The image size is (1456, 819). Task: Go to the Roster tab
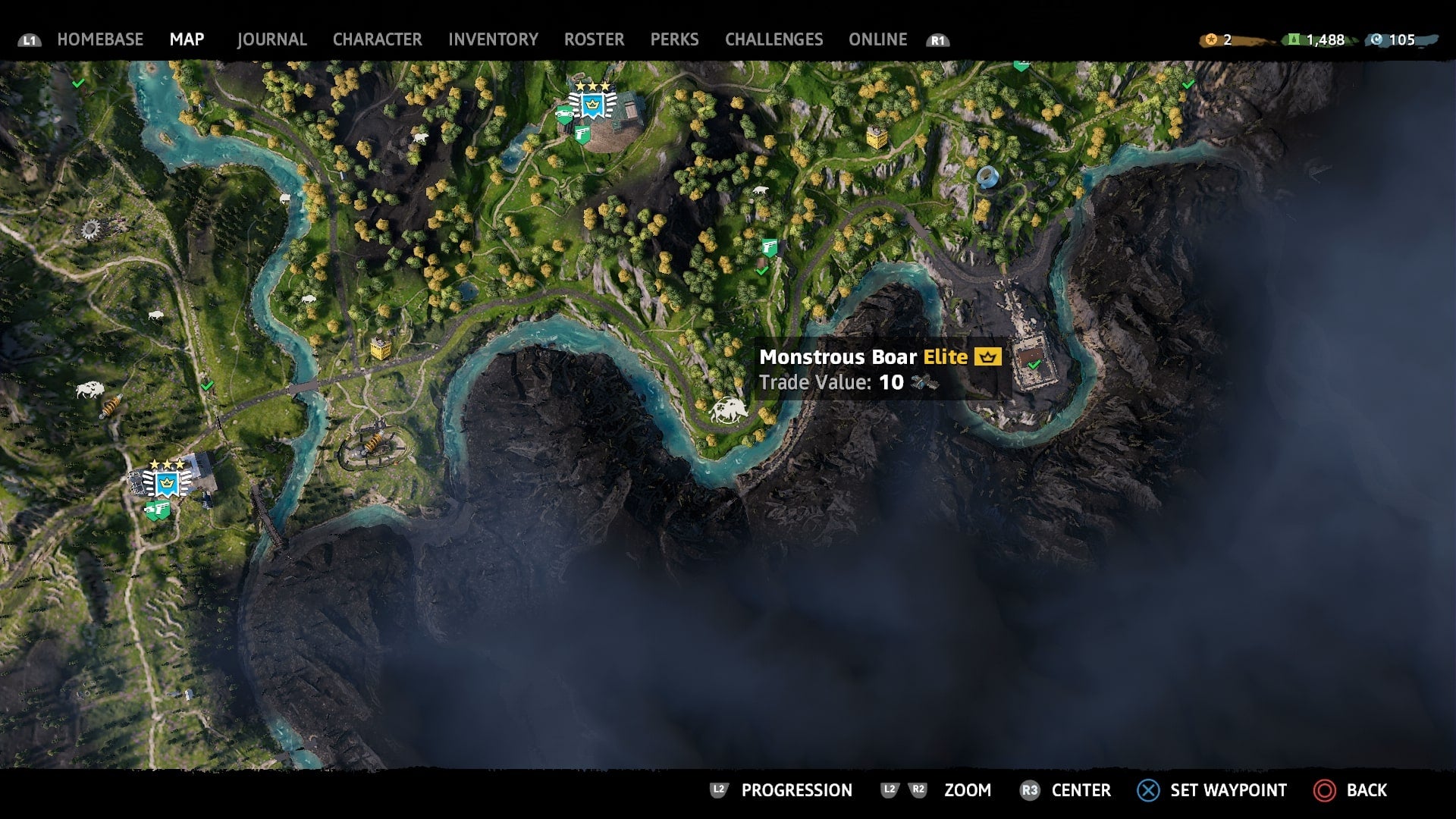tap(594, 39)
